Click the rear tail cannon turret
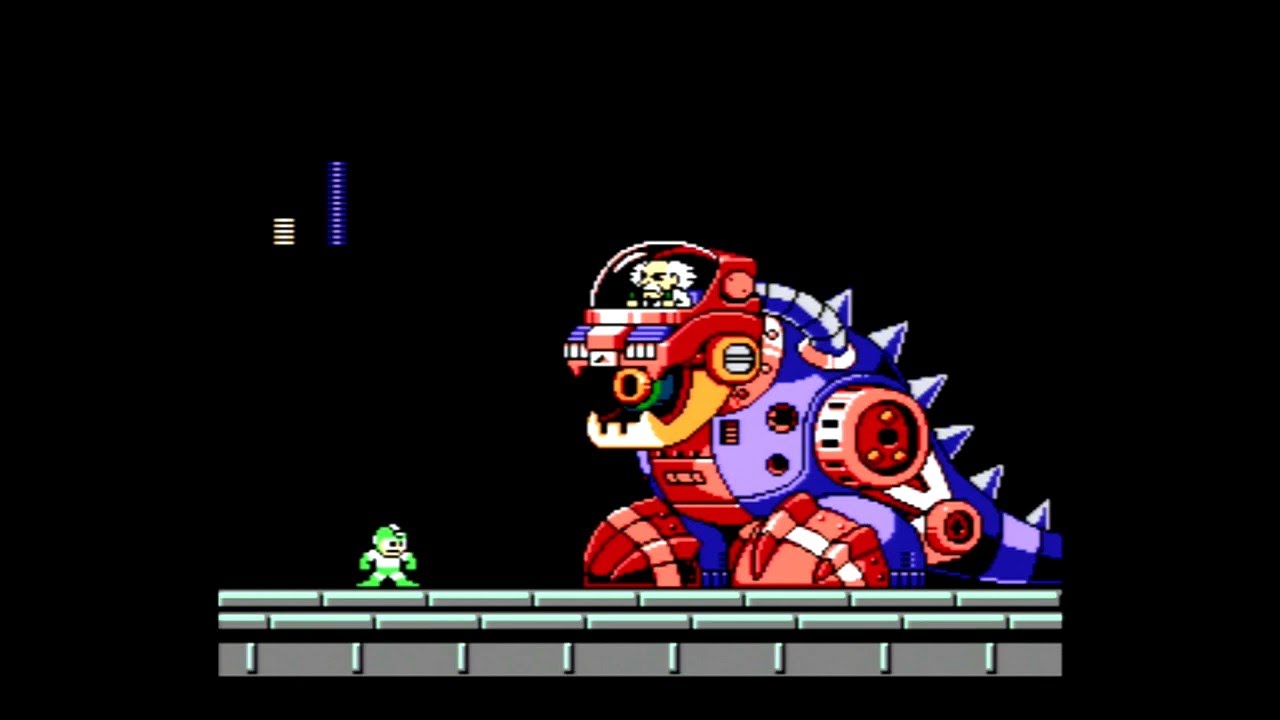Viewport: 1280px width, 720px height. (x=955, y=525)
